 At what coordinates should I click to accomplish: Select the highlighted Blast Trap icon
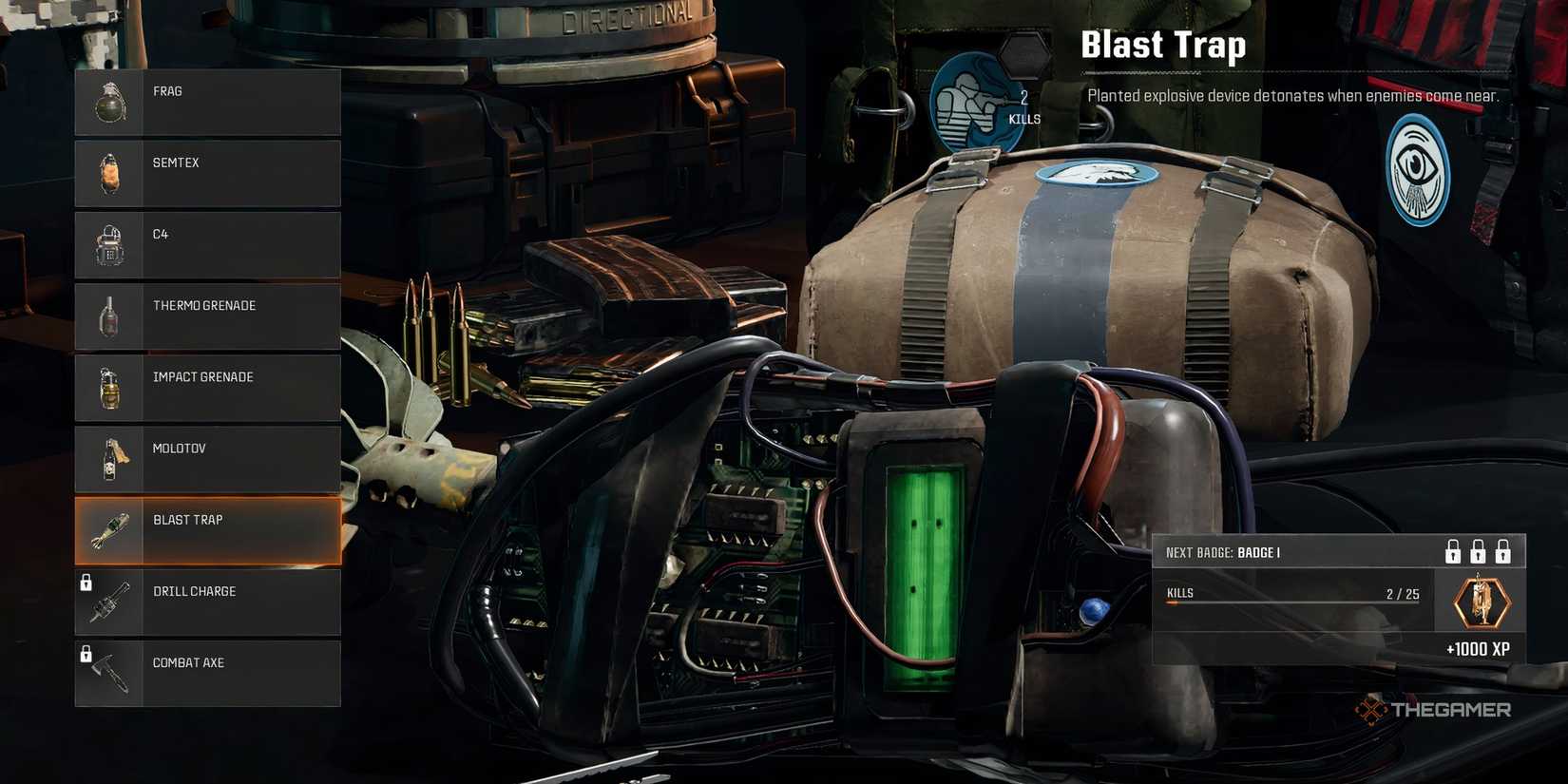(110, 529)
